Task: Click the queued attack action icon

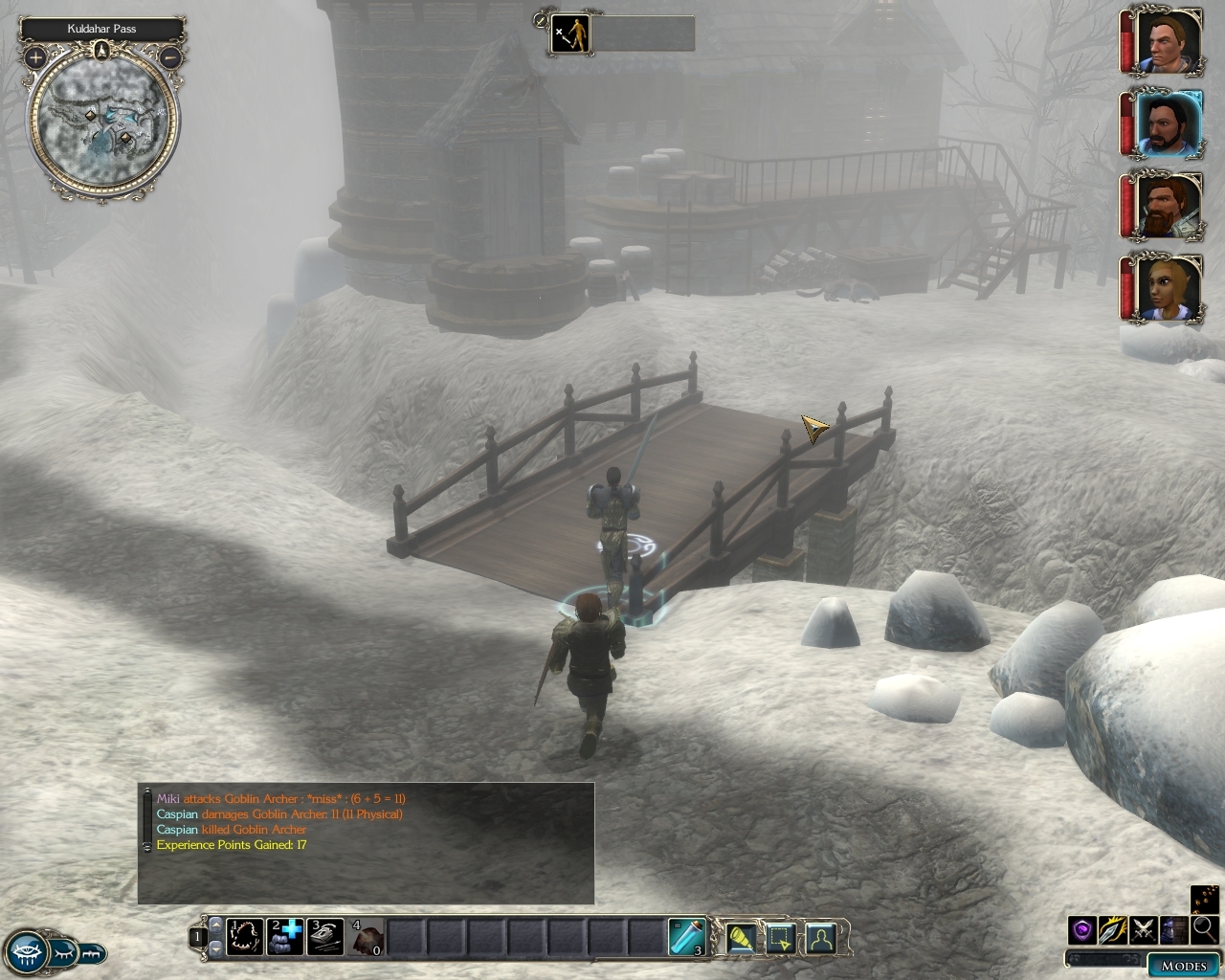Action: pos(571,34)
